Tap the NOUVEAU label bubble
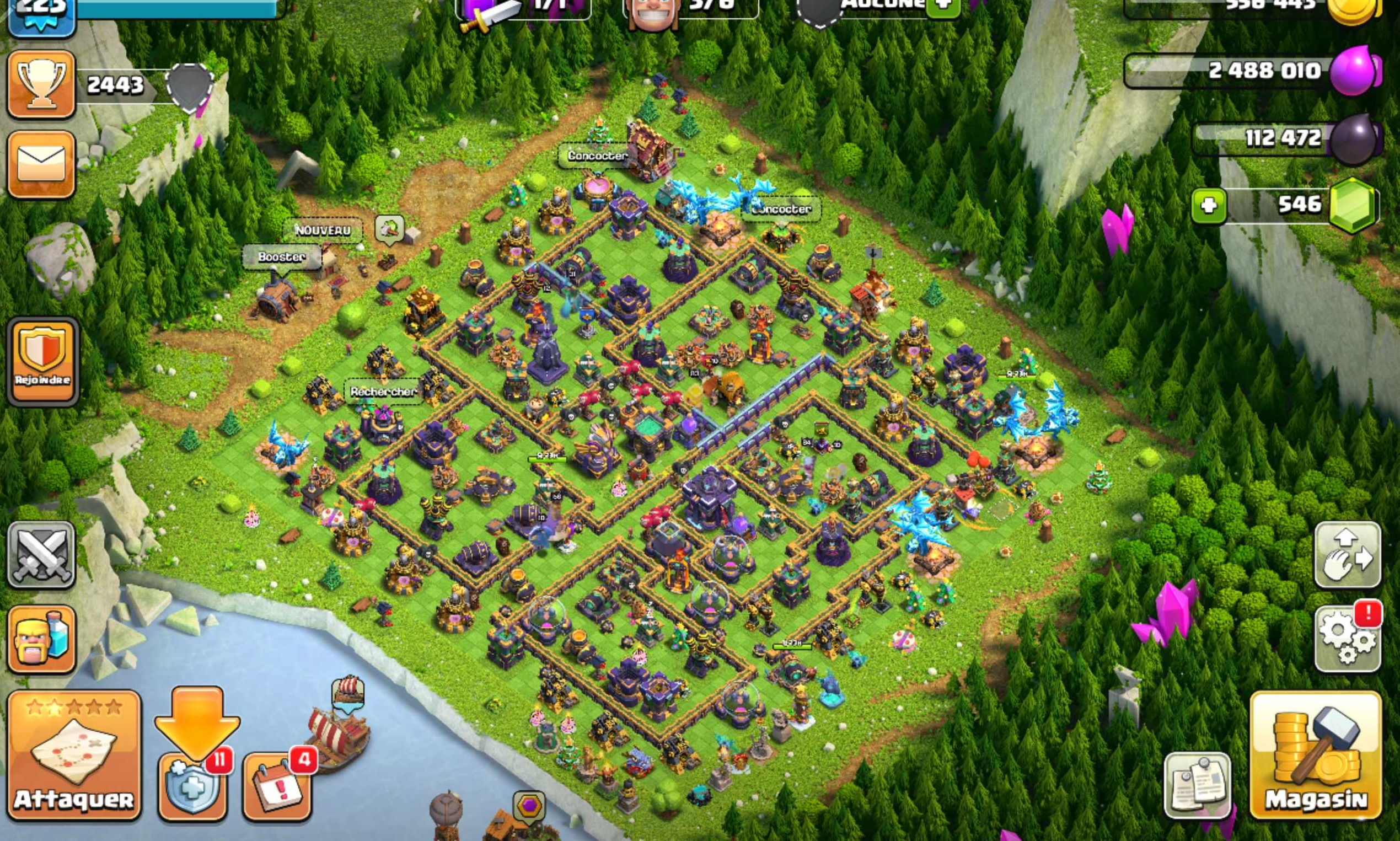Viewport: 1400px width, 841px height. click(x=323, y=231)
